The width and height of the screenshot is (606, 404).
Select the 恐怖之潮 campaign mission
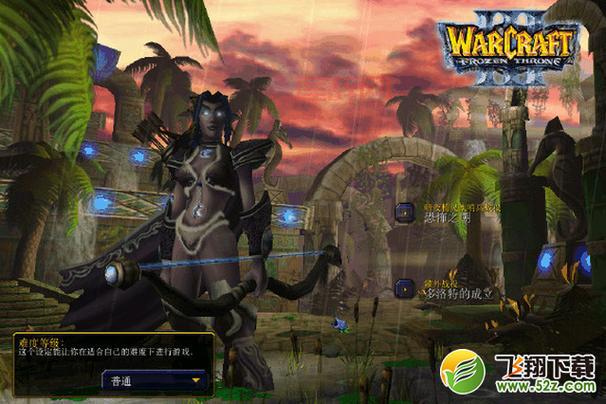404,212
